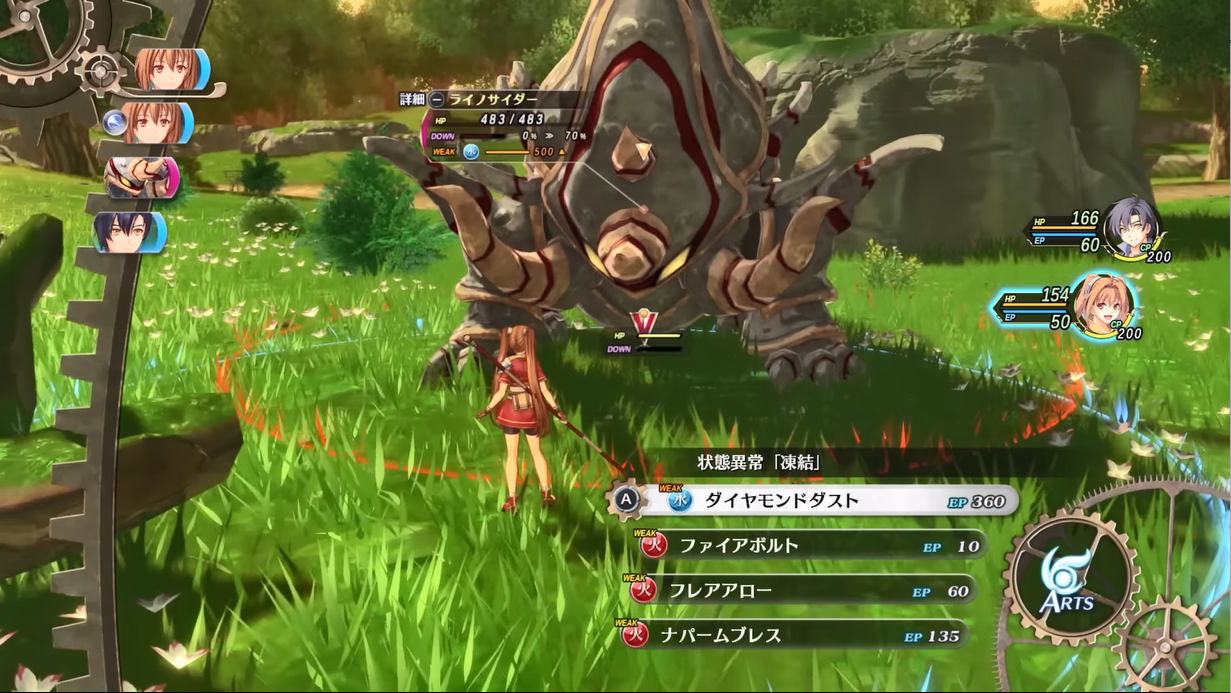This screenshot has width=1231, height=693.
Task: Click the pink-framed turn order portrait
Action: 141,176
